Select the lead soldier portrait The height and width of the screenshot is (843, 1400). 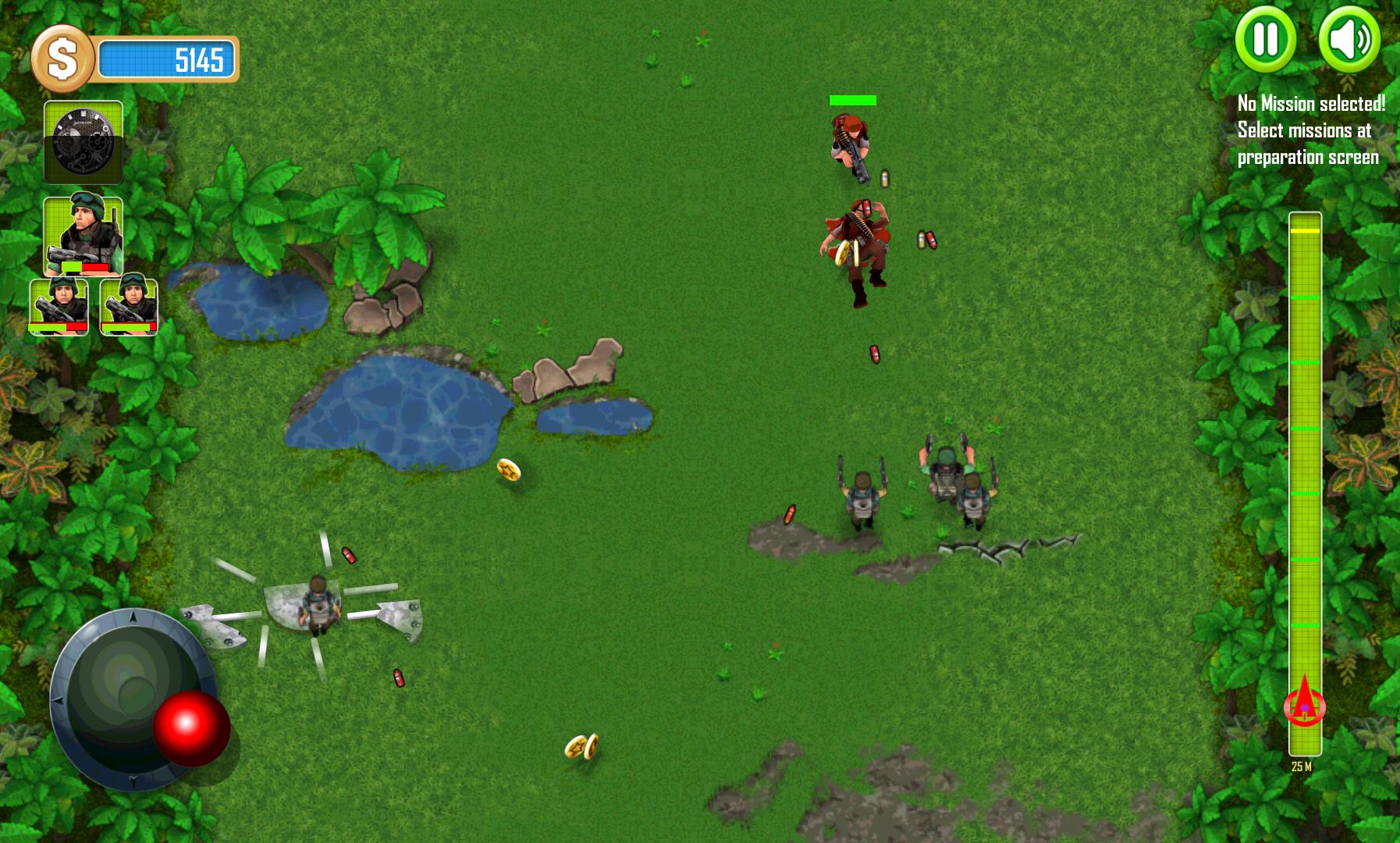(84, 234)
